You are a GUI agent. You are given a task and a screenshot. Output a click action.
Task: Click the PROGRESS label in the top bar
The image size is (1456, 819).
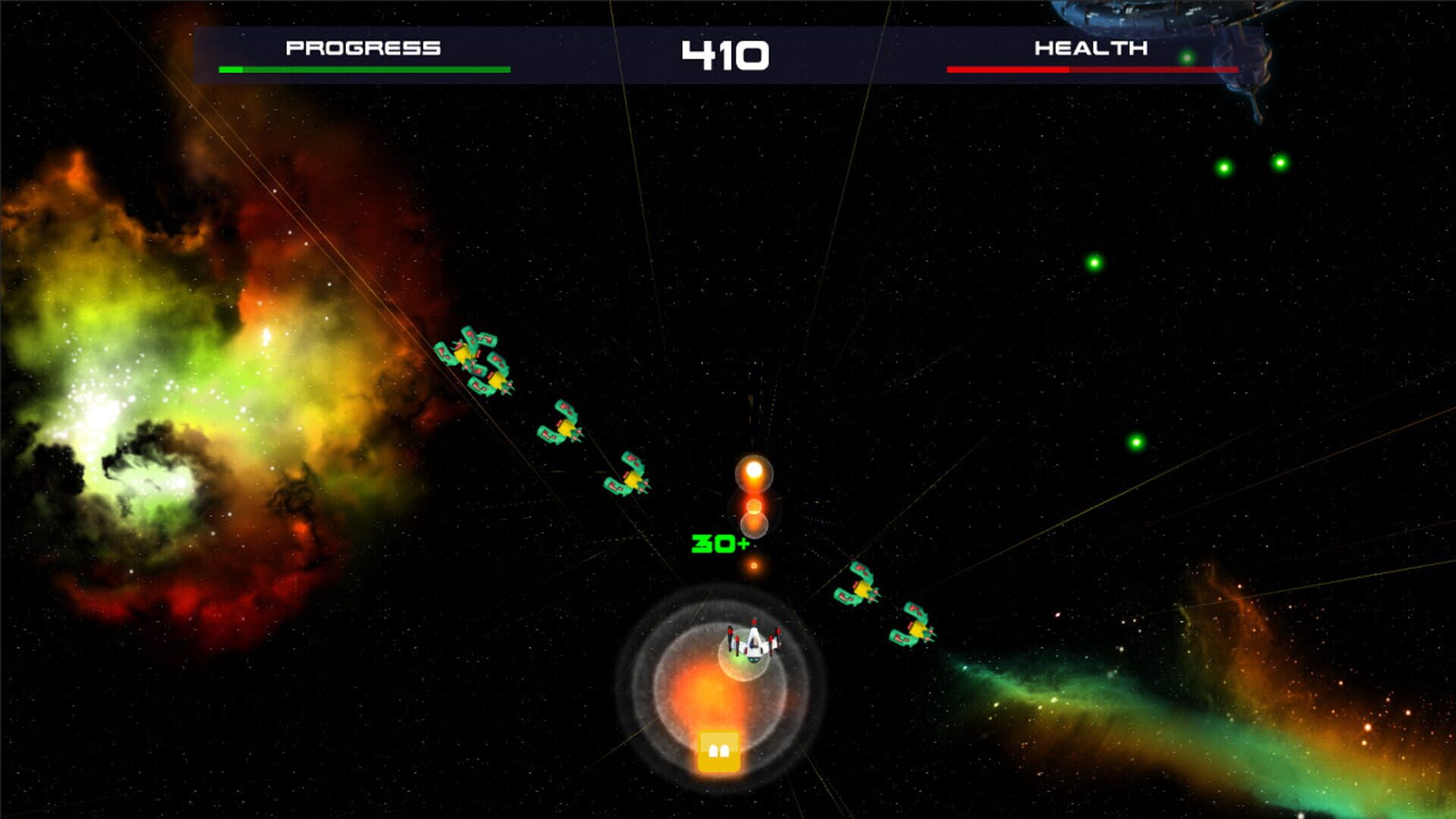362,47
